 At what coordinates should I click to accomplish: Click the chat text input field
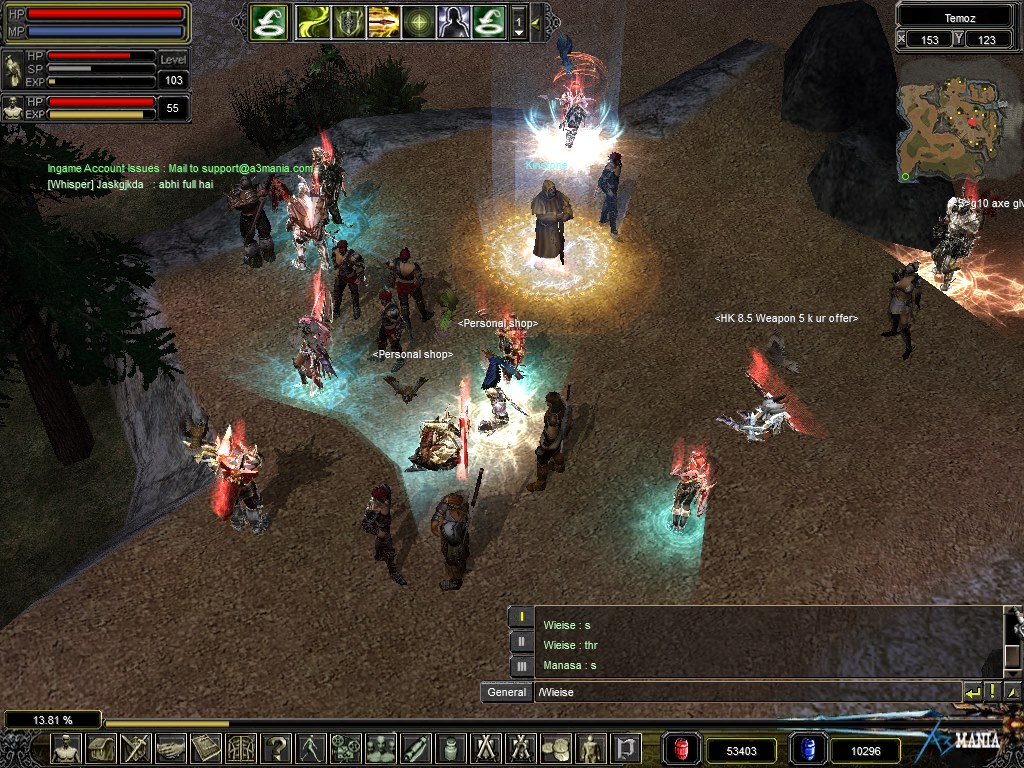(x=745, y=692)
